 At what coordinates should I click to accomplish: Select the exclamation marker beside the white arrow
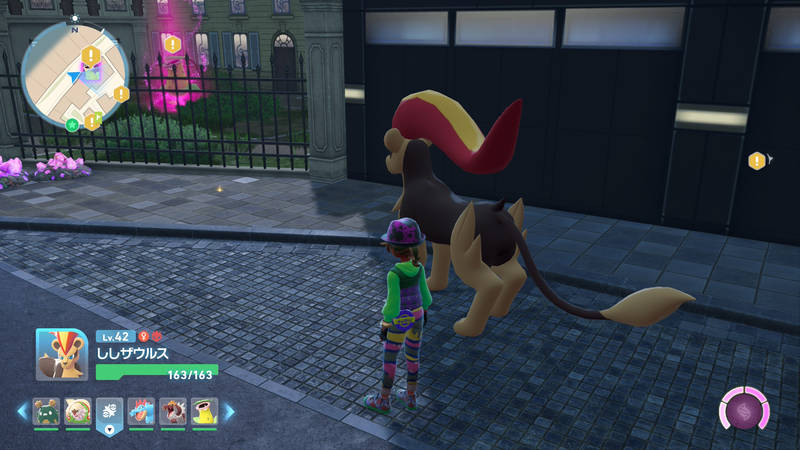coord(756,160)
